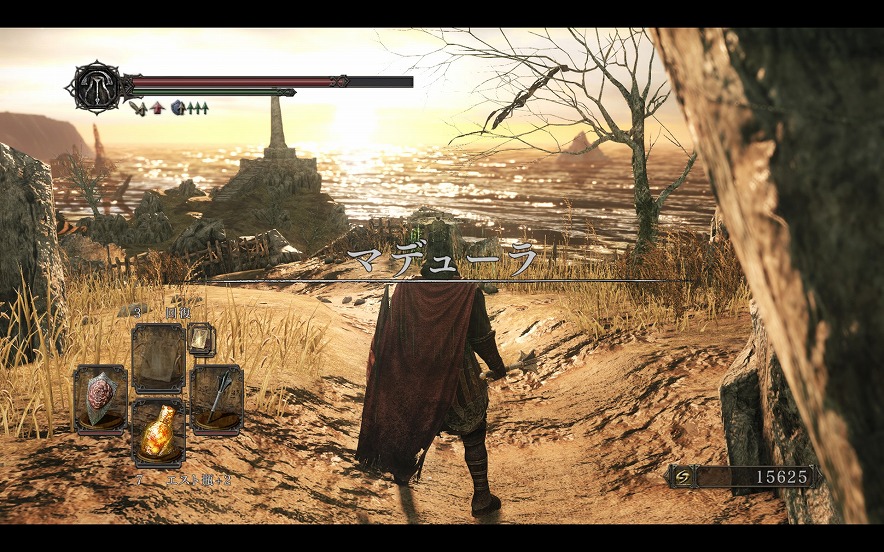
Task: Choose the mace right-hand weapon slot
Action: point(216,398)
